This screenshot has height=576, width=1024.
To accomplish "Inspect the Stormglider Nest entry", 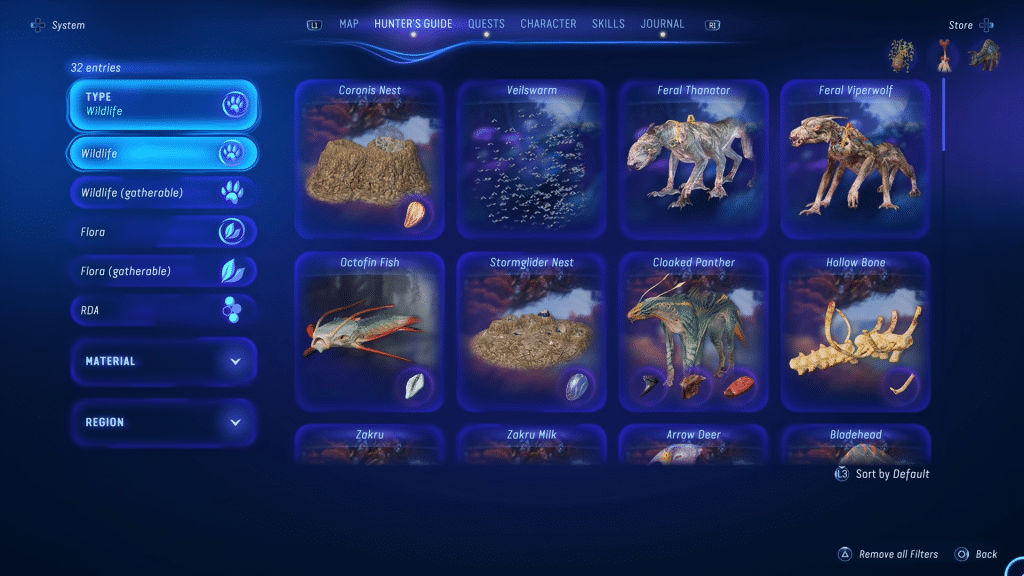I will point(531,332).
